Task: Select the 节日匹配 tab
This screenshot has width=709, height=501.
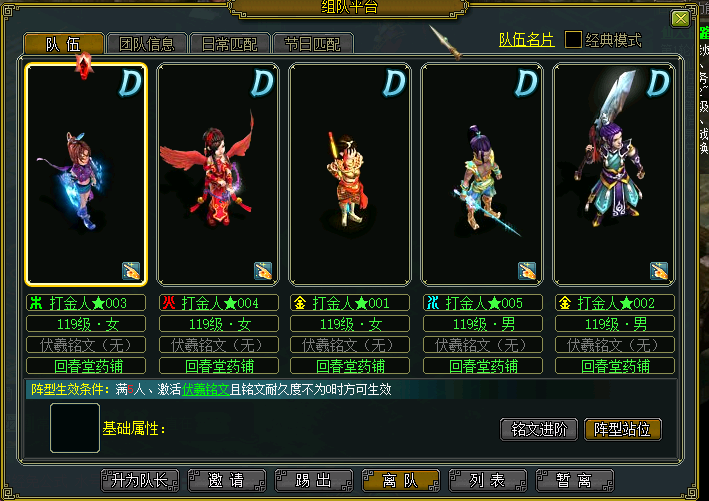Action: [x=311, y=44]
